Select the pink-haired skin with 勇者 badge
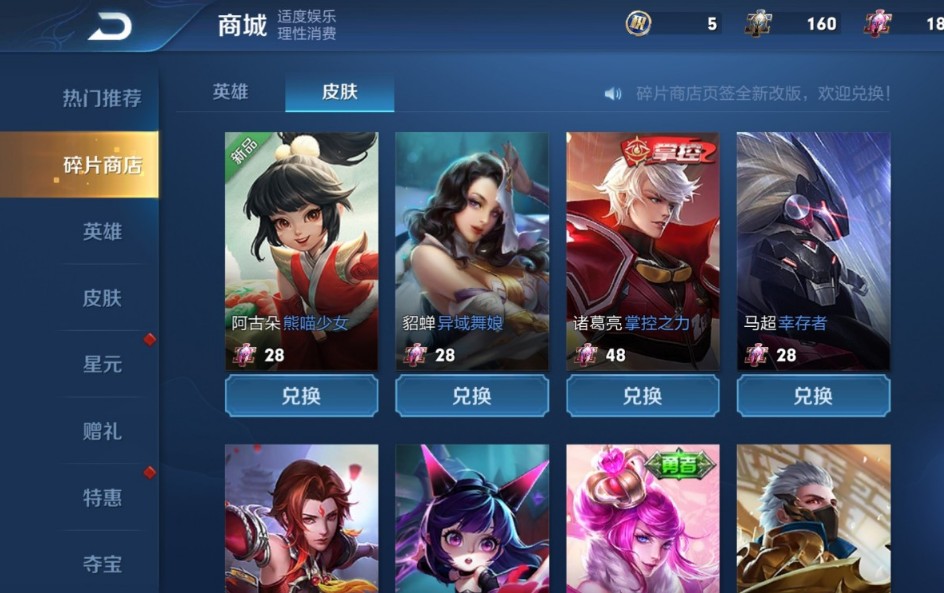944x593 pixels. 643,520
